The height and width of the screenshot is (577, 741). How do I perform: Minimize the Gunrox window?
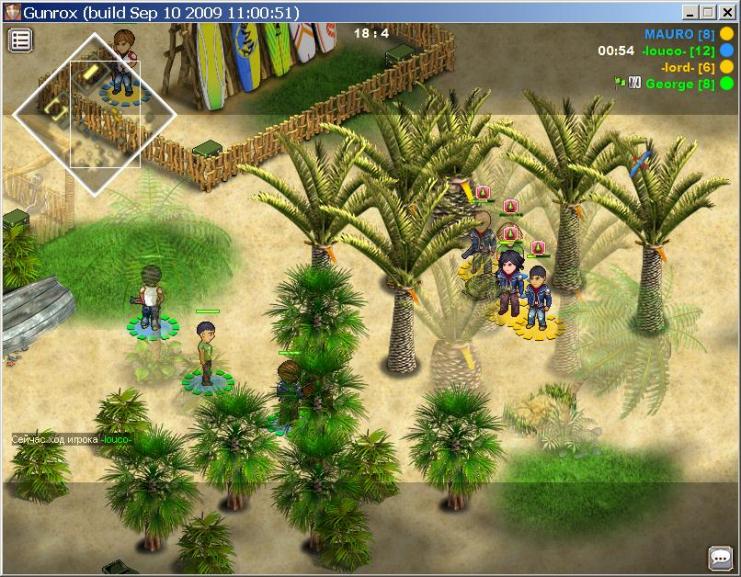point(691,12)
